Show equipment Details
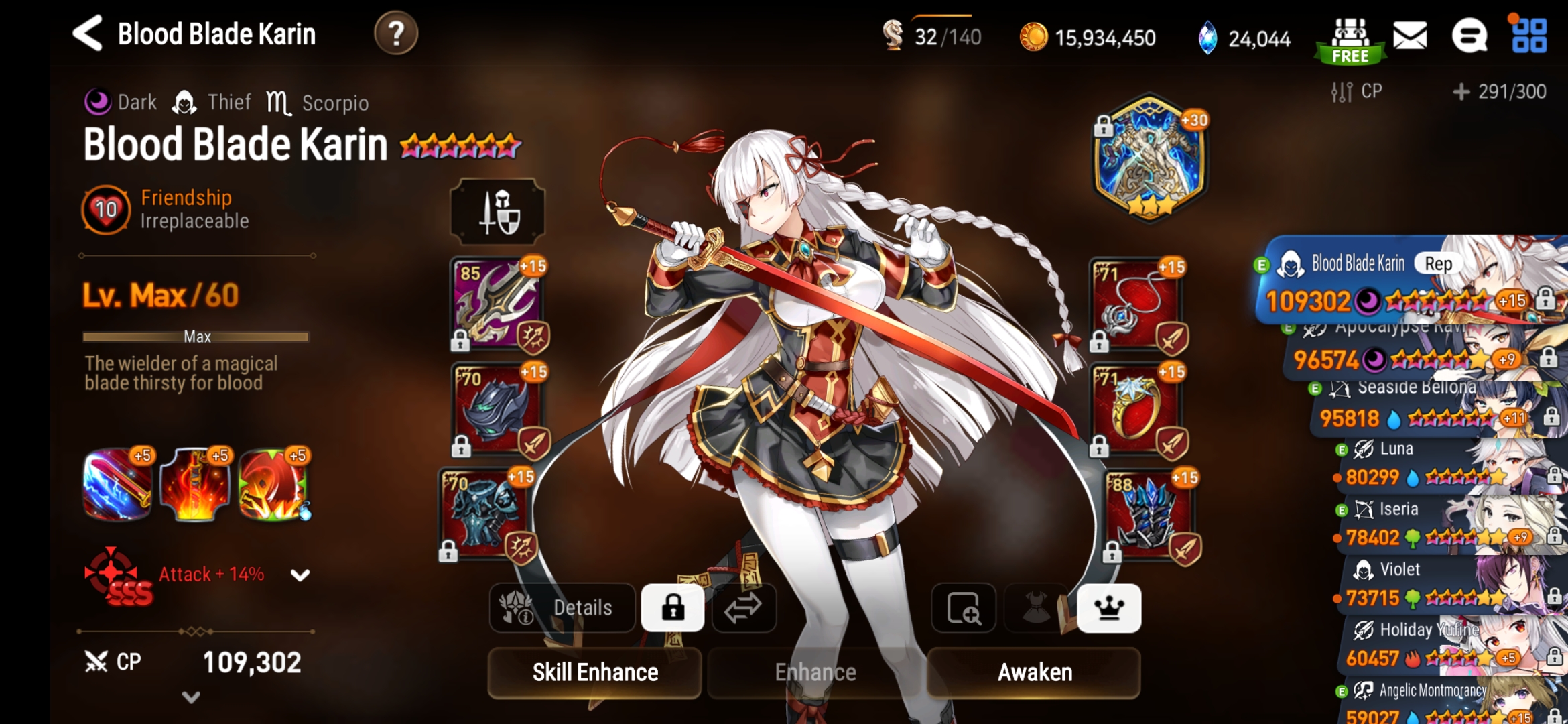The height and width of the screenshot is (724, 1568). pos(563,608)
